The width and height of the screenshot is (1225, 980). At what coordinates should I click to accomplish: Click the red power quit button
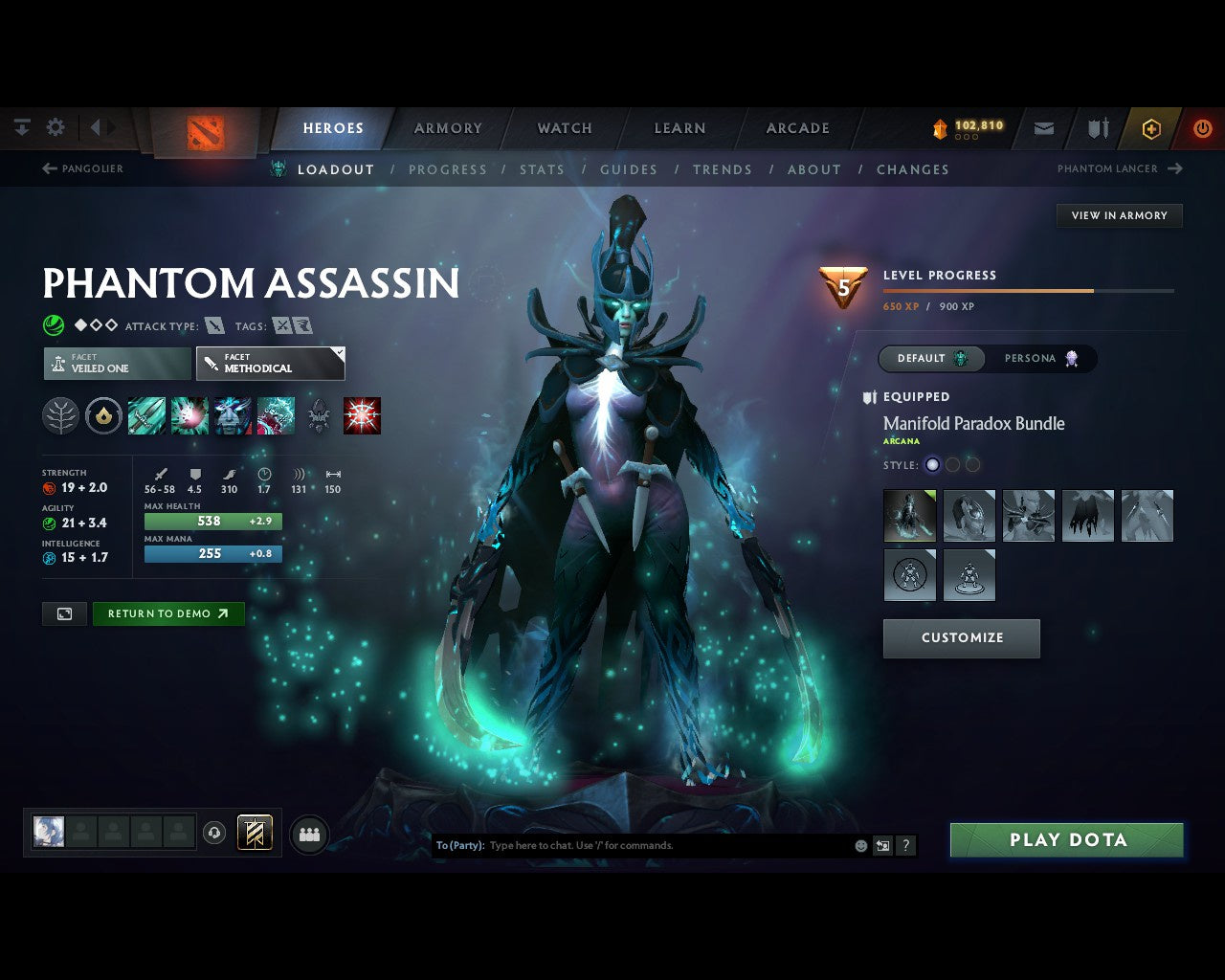click(x=1202, y=128)
